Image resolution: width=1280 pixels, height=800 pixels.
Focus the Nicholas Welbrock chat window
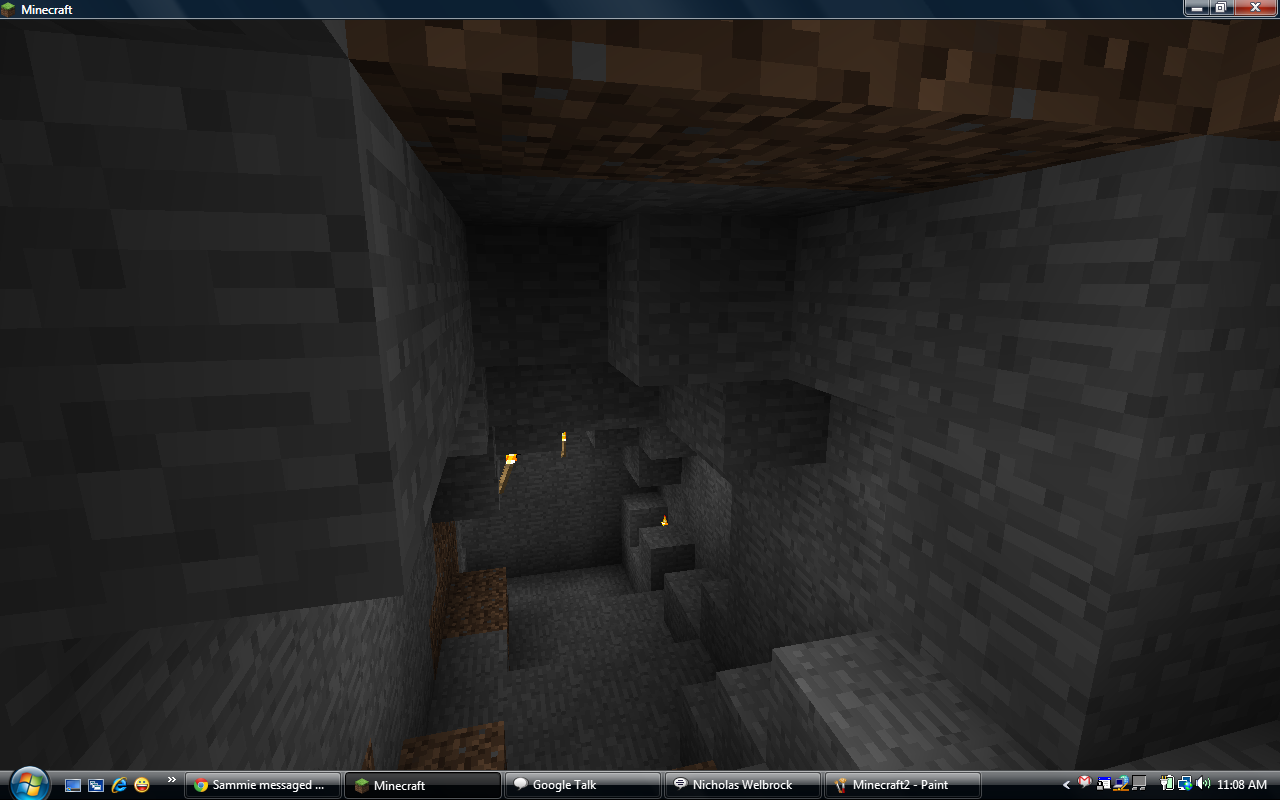(742, 784)
